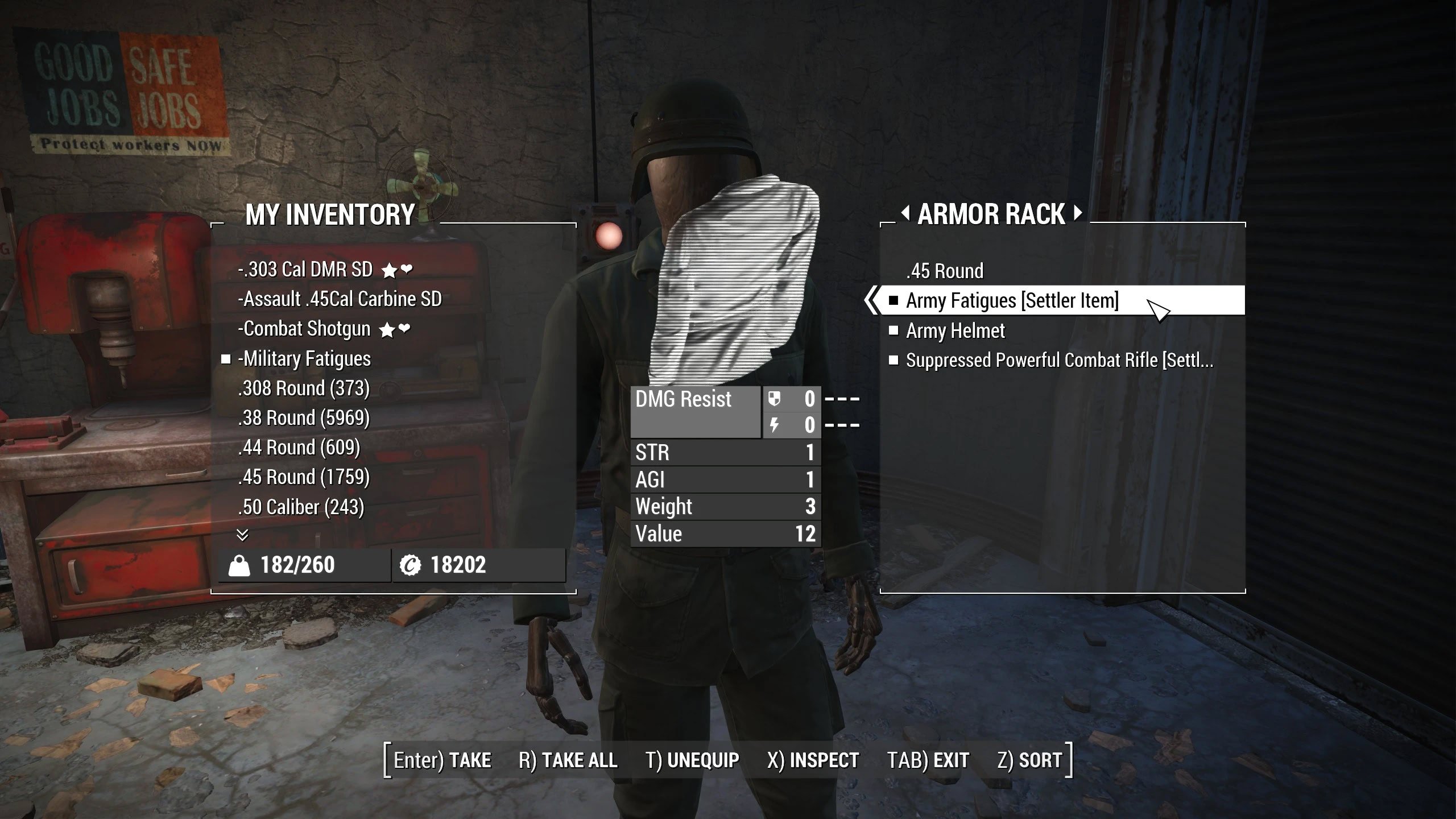Choose the Army Helmet on the Armor Rack
Image resolution: width=1456 pixels, height=819 pixels.
[955, 331]
